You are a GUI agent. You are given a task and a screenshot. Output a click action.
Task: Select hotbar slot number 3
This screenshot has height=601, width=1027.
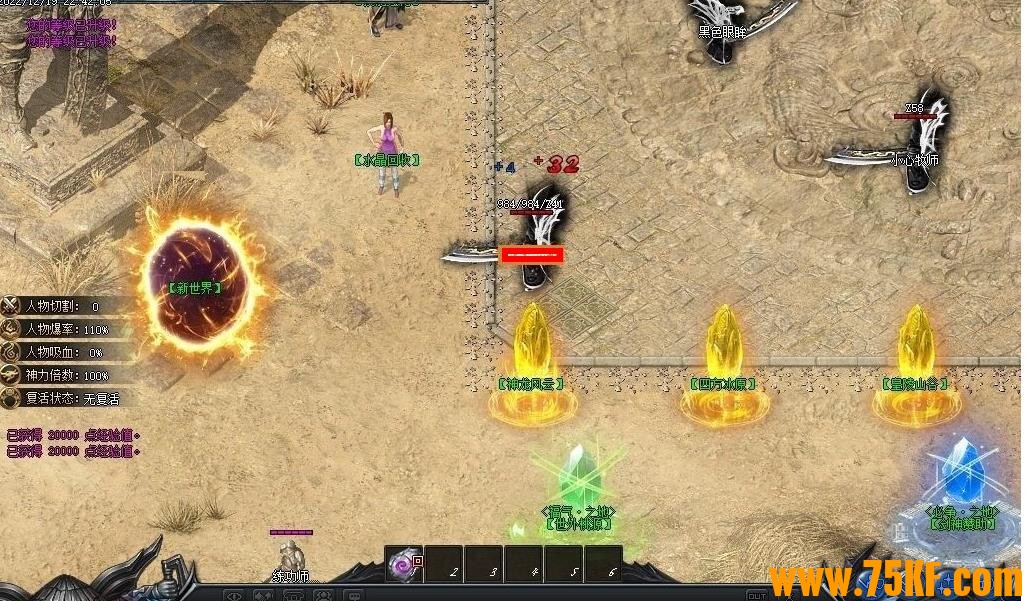pos(484,564)
